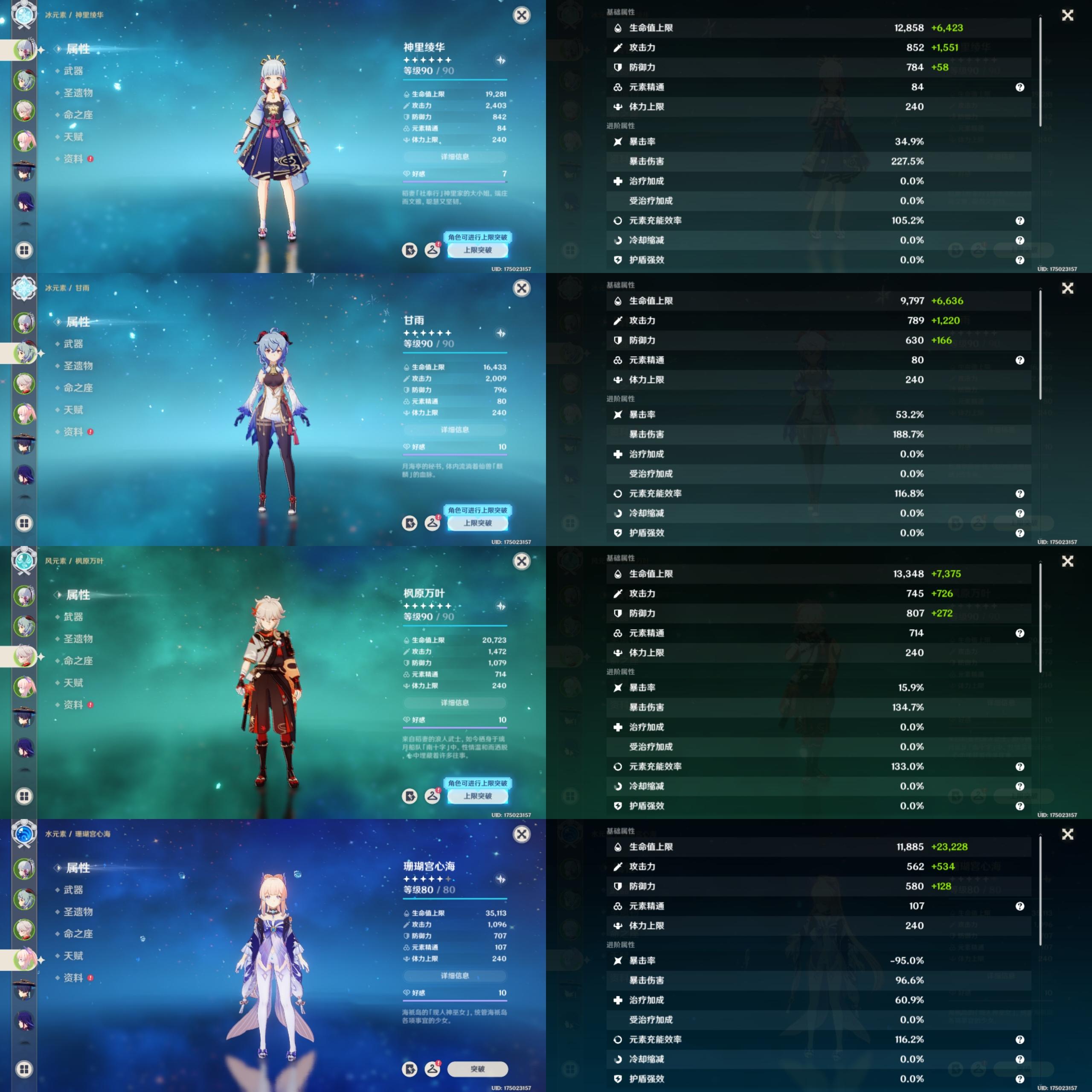The image size is (1092, 1092).
Task: Show 资料 tab on 甘雨's screen
Action: 73,432
